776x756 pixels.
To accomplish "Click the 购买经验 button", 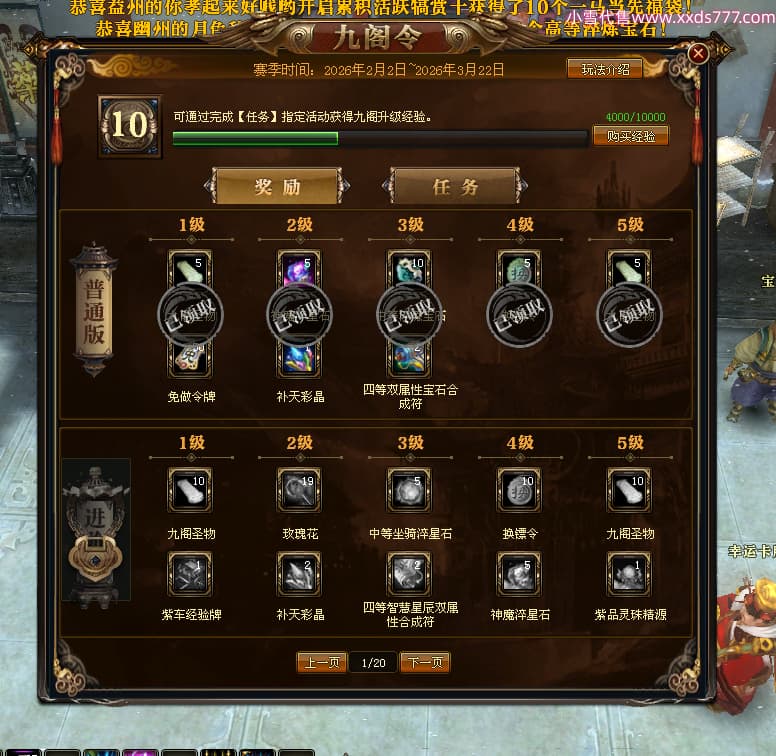I will (630, 136).
